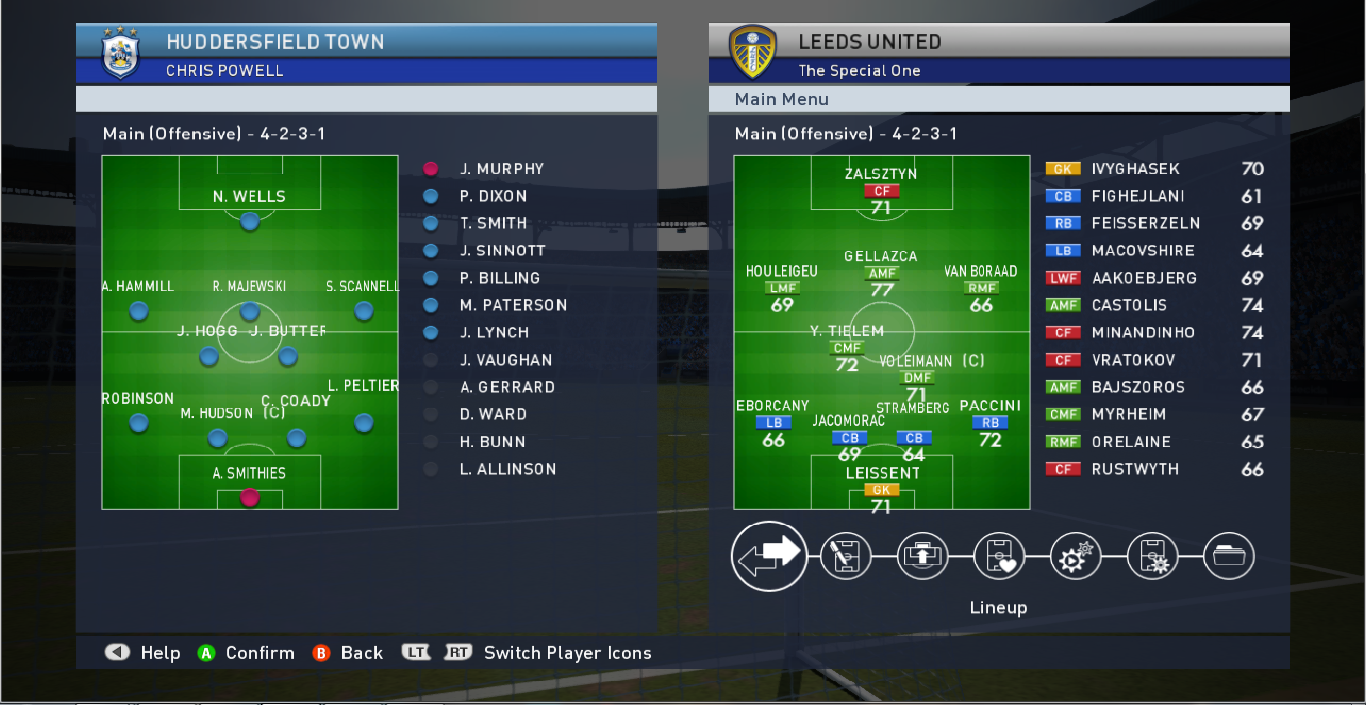This screenshot has width=1366, height=705.
Task: Pick right back PACCINI on the pitch
Action: (x=990, y=422)
